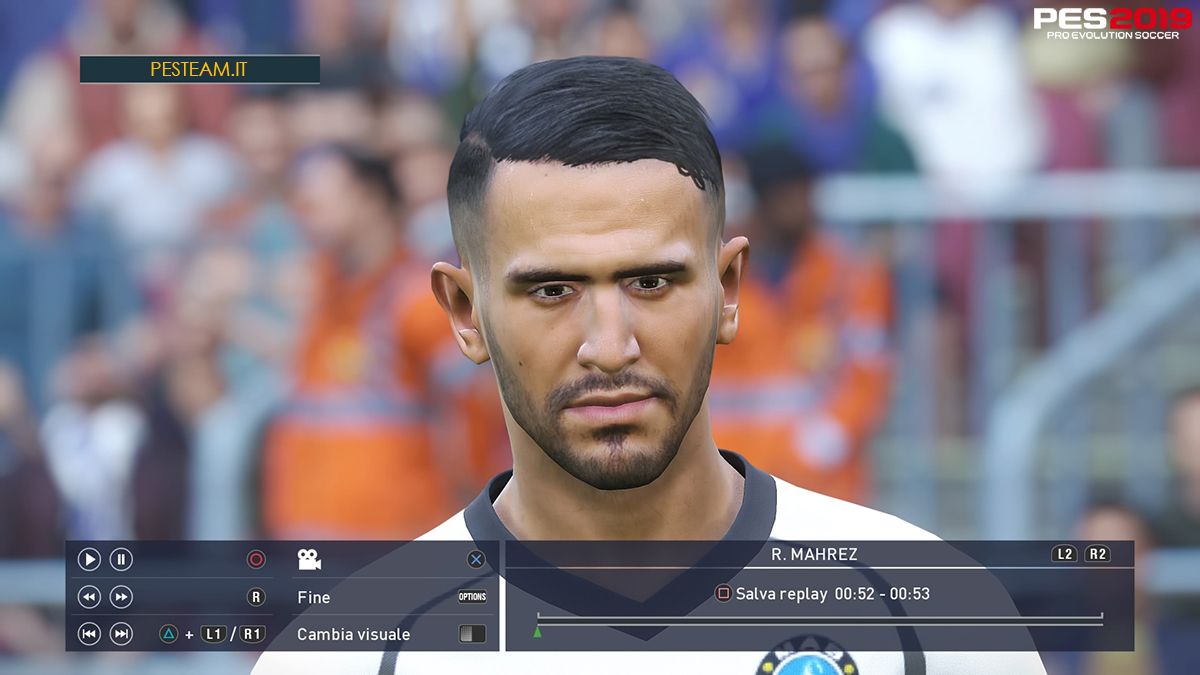Skip to the replay end

(x=121, y=634)
